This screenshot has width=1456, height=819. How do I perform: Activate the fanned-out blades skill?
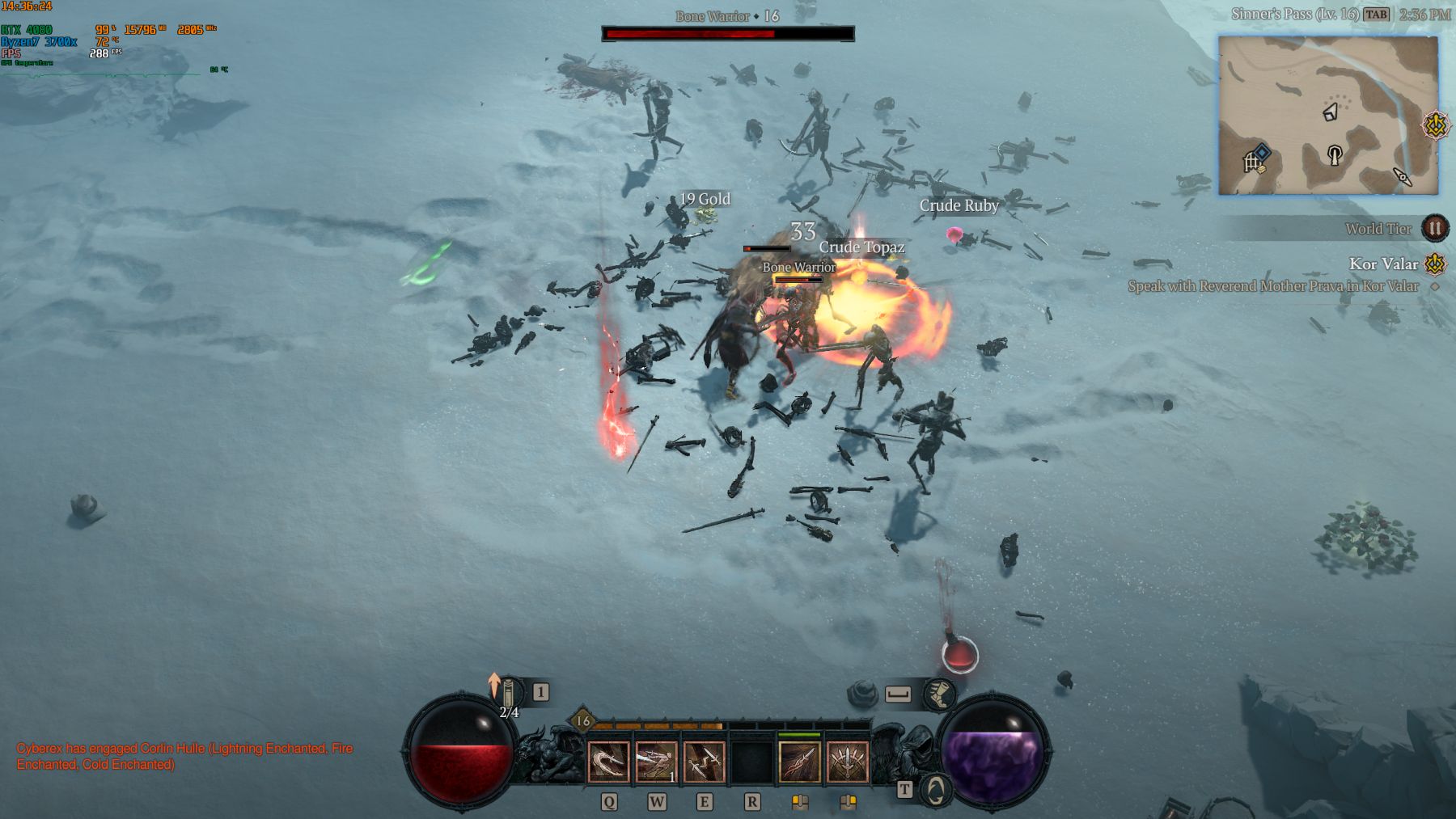847,762
